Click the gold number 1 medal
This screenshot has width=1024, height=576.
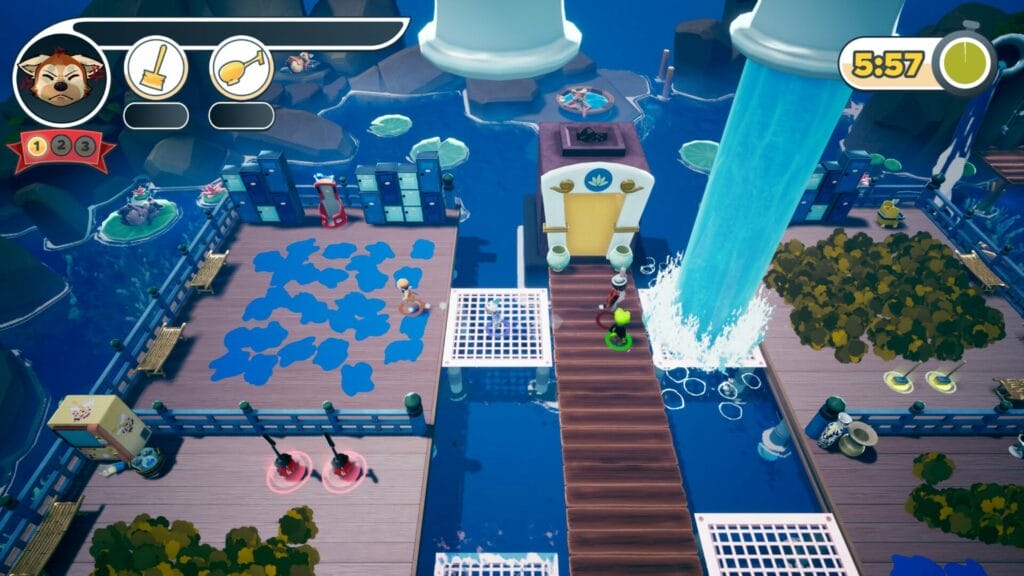(37, 147)
